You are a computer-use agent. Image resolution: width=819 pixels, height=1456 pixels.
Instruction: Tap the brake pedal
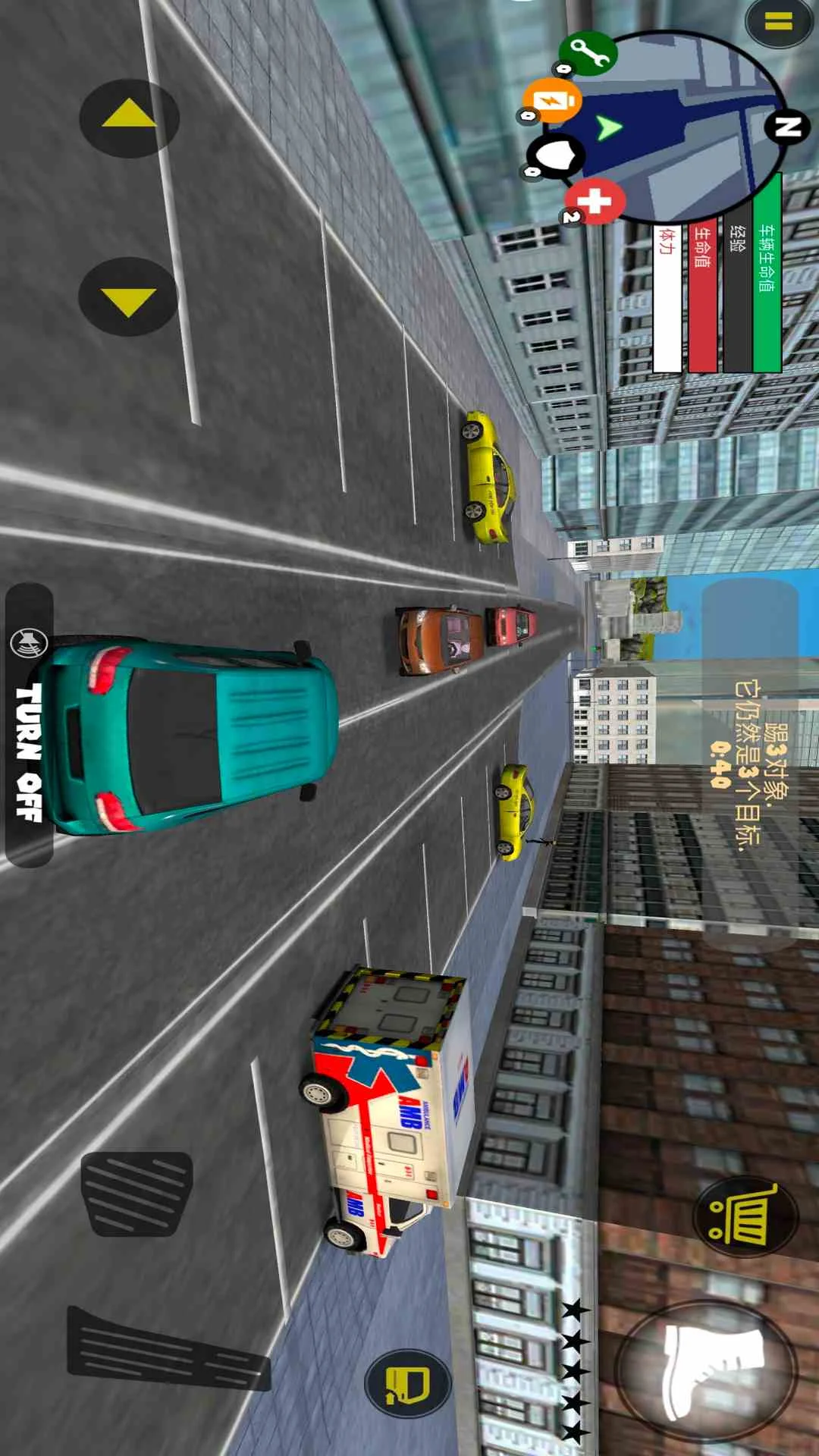(136, 1192)
